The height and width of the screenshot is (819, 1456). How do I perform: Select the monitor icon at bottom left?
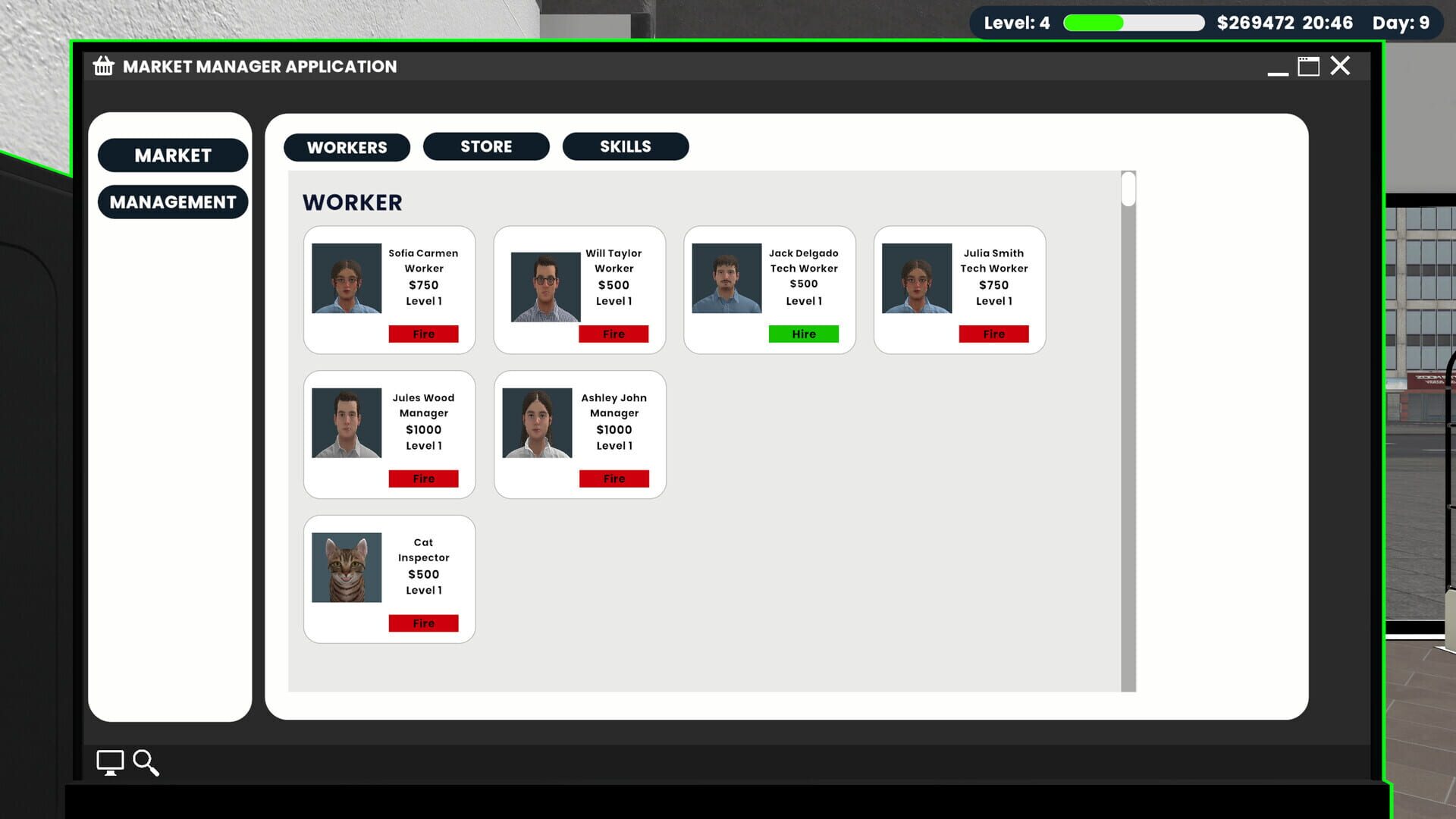(110, 763)
